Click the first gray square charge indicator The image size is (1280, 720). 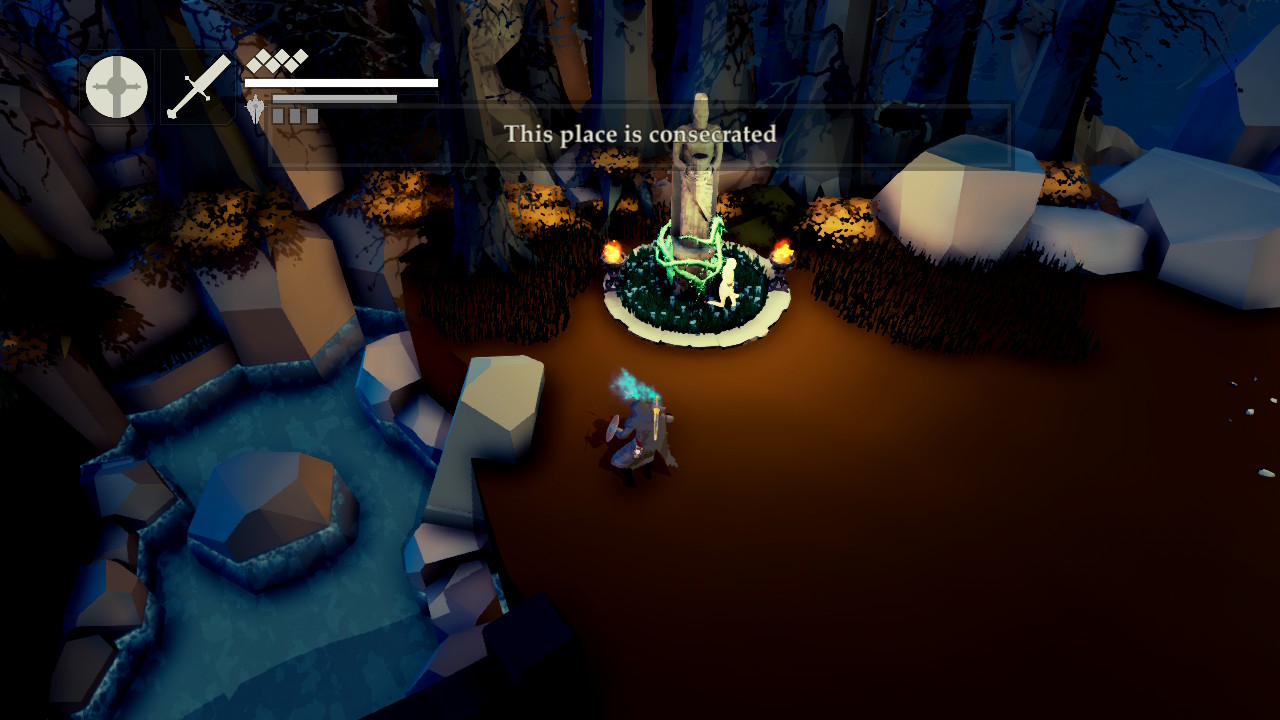point(279,114)
